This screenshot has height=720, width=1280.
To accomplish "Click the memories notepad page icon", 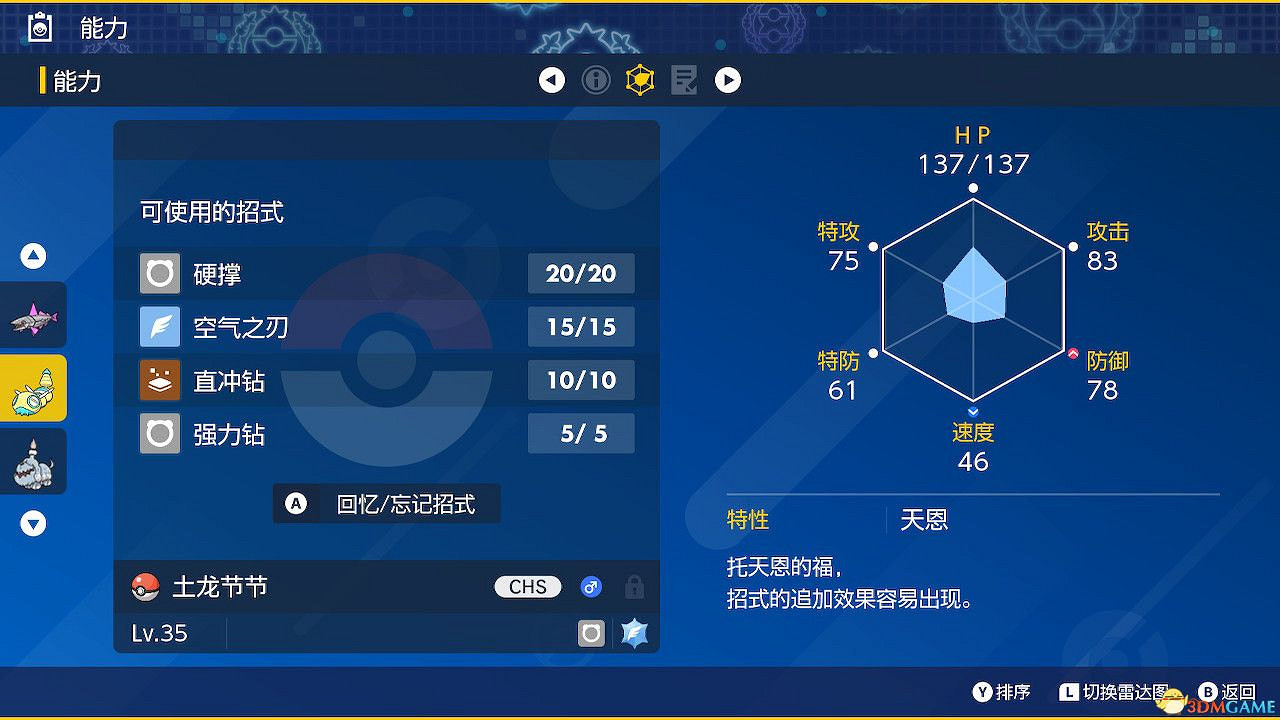I will coord(684,80).
